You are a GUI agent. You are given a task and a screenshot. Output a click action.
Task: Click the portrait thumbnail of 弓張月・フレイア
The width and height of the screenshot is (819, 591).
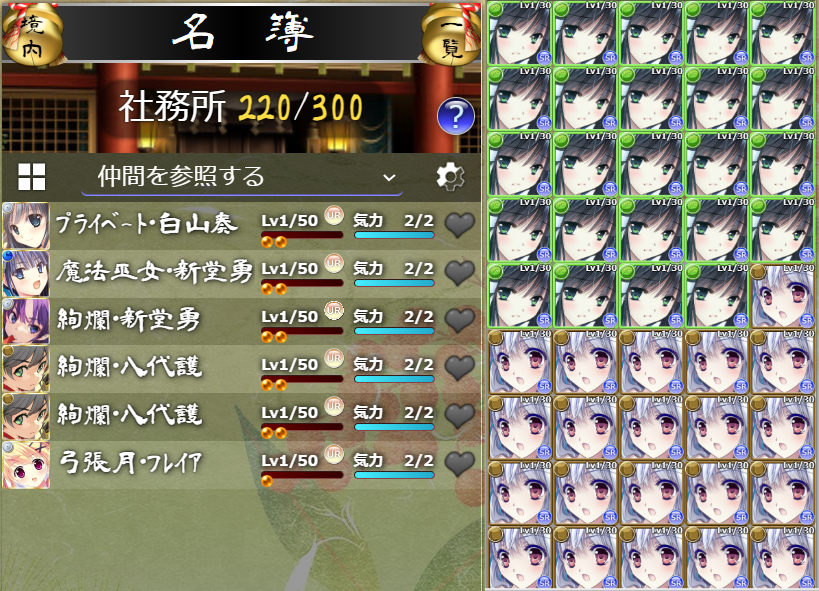(26, 464)
